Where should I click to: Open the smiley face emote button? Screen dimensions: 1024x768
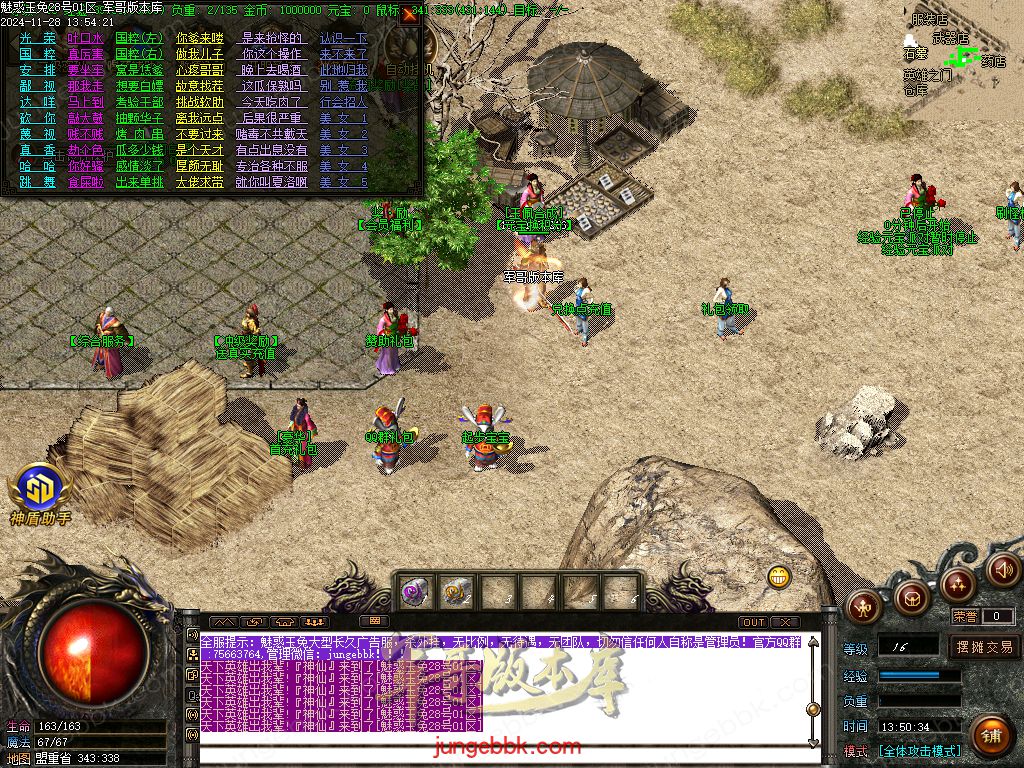(x=780, y=576)
